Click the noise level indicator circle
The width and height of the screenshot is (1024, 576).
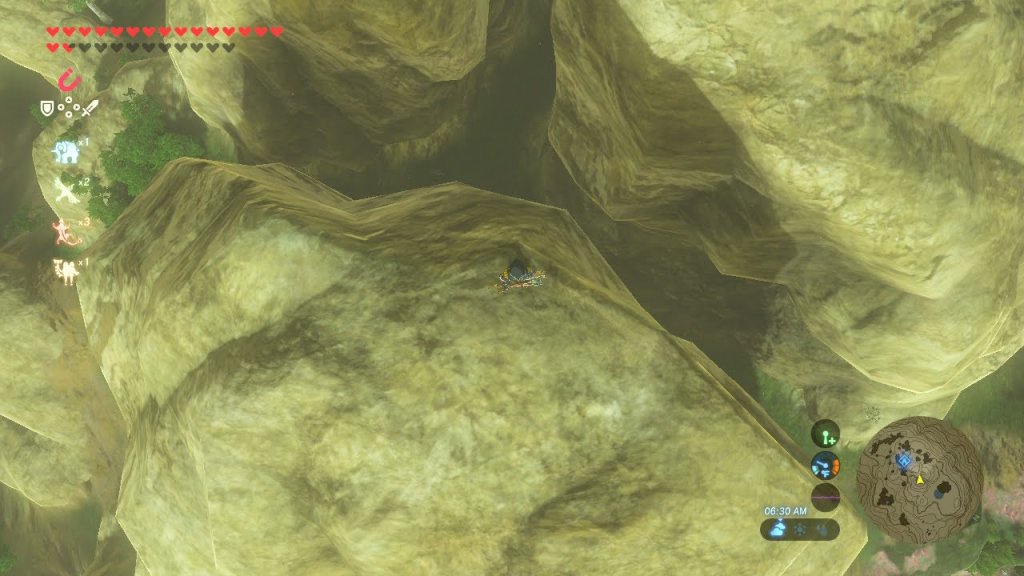tap(825, 497)
